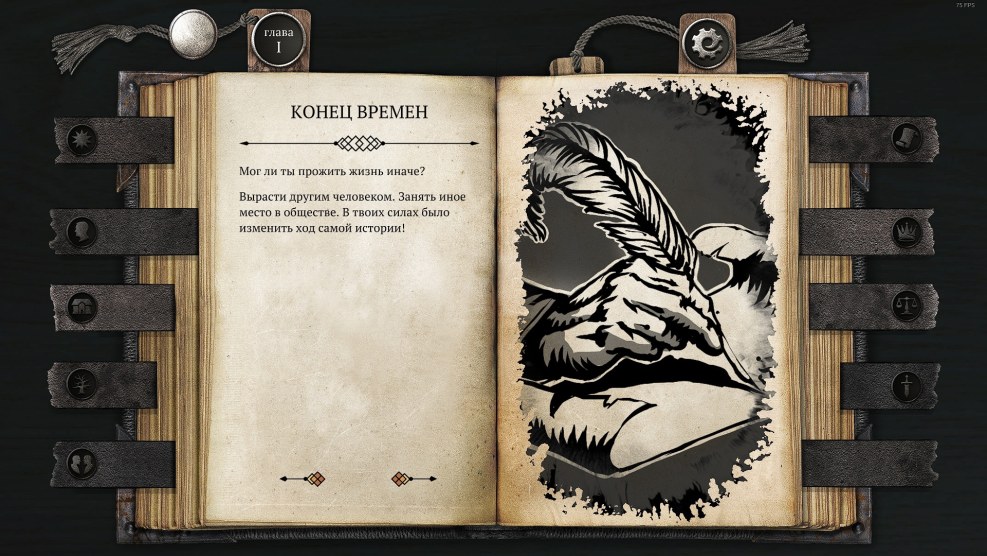The height and width of the screenshot is (556, 987).
Task: Switch to the crown bookmark tab
Action: click(x=905, y=232)
